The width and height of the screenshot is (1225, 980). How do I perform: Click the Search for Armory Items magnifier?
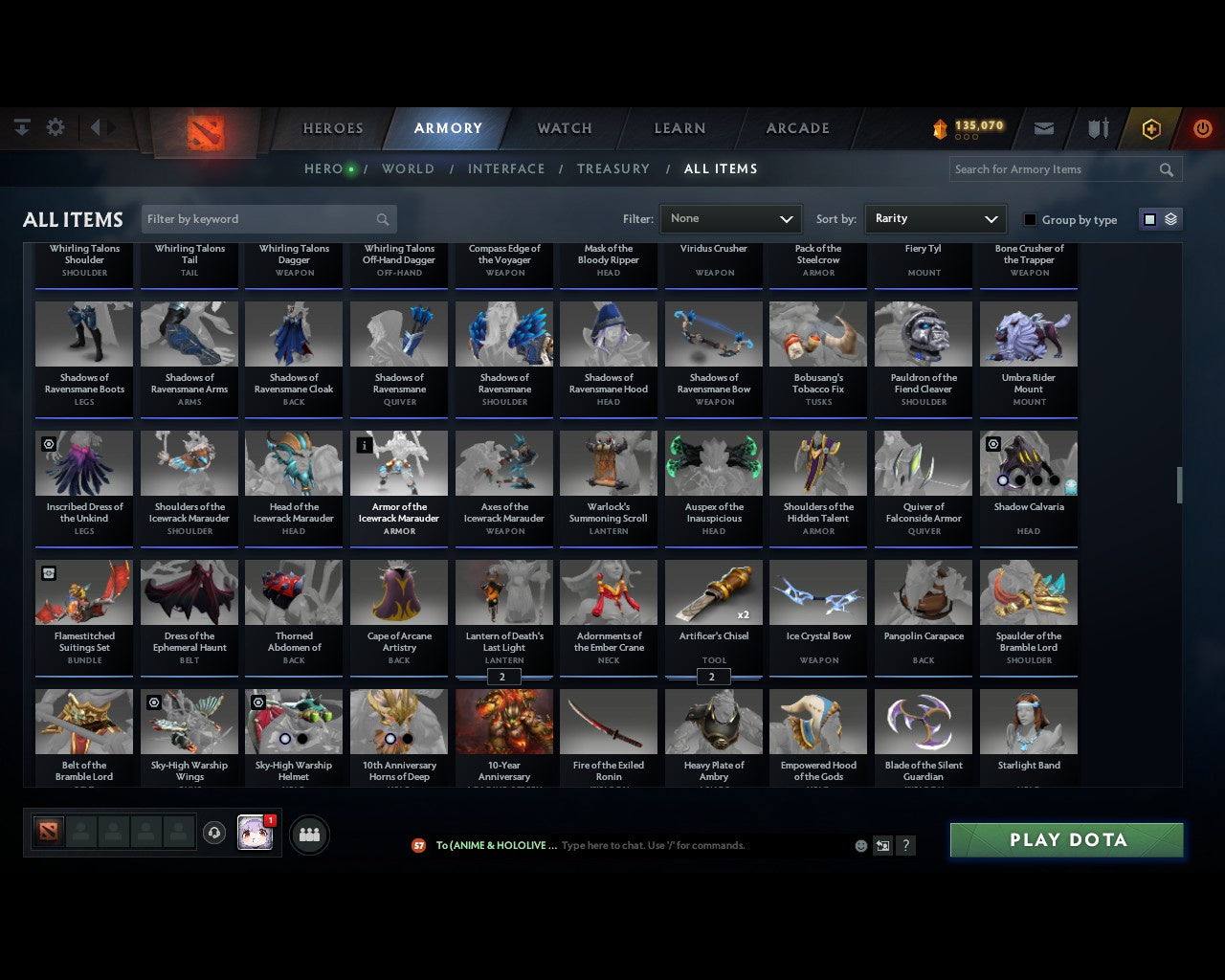click(x=1166, y=169)
